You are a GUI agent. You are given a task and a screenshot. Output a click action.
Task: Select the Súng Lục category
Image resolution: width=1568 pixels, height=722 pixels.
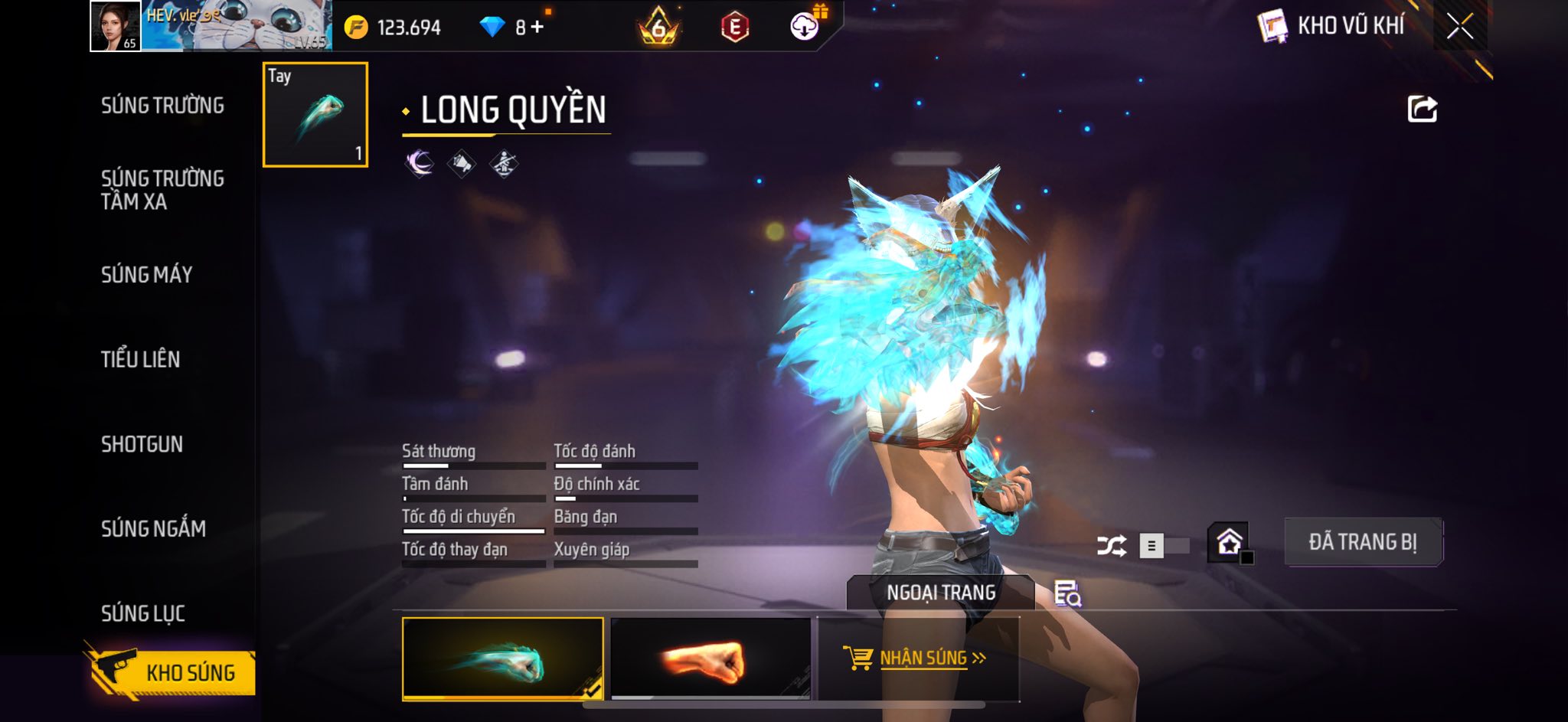point(143,613)
